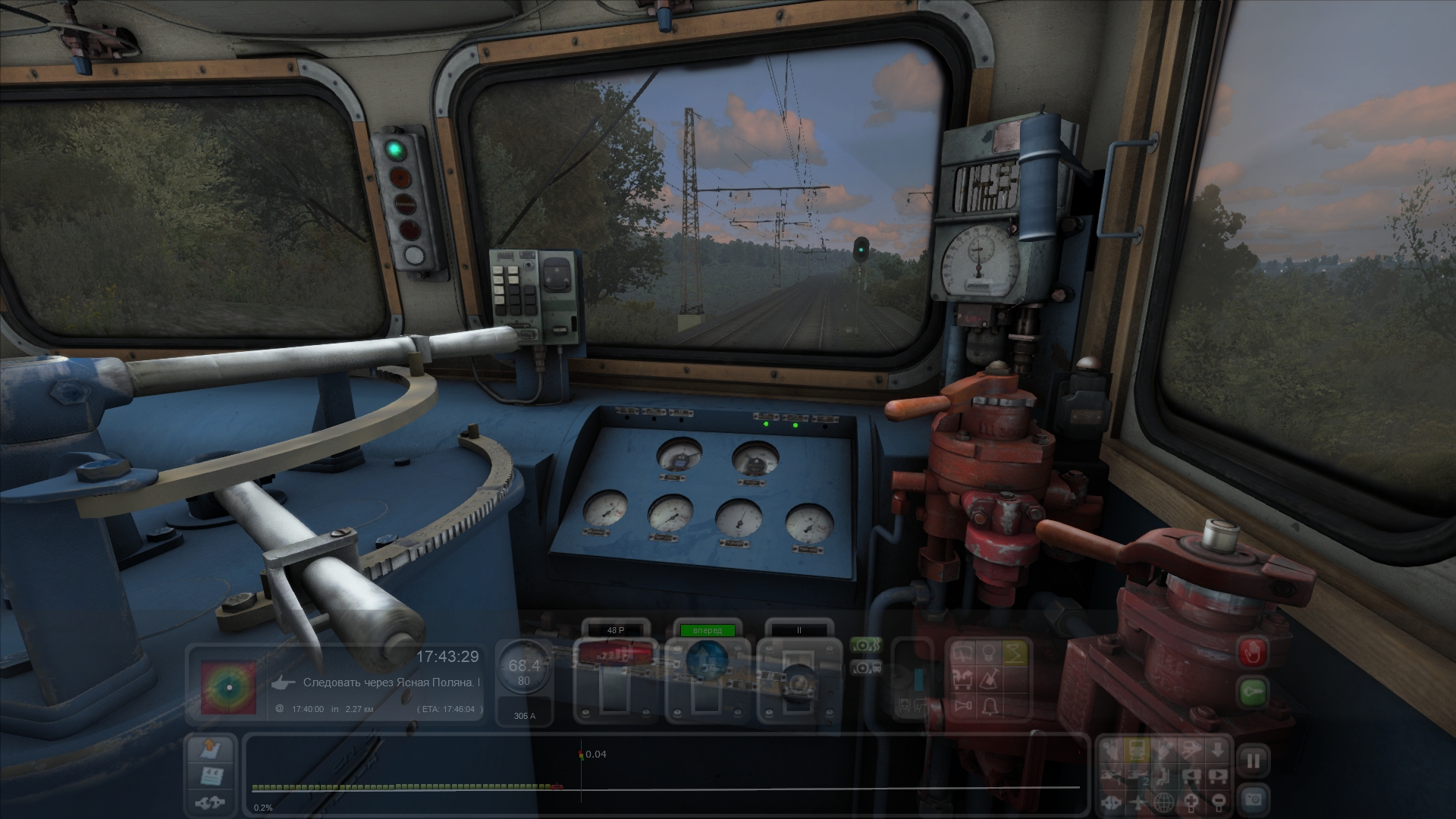
Task: Toggle the headlights bulb icon
Action: coord(990,652)
